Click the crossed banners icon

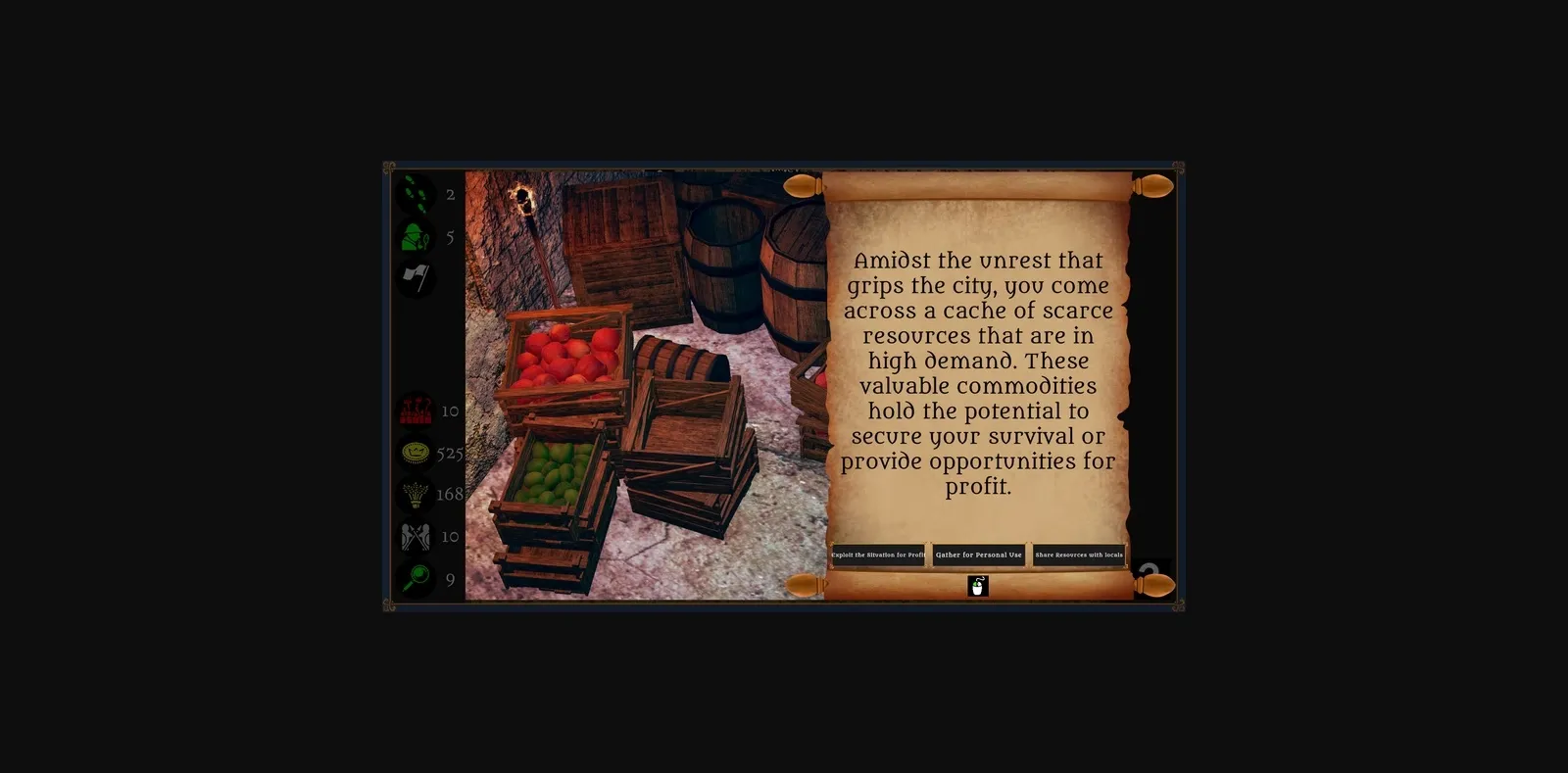[x=416, y=536]
